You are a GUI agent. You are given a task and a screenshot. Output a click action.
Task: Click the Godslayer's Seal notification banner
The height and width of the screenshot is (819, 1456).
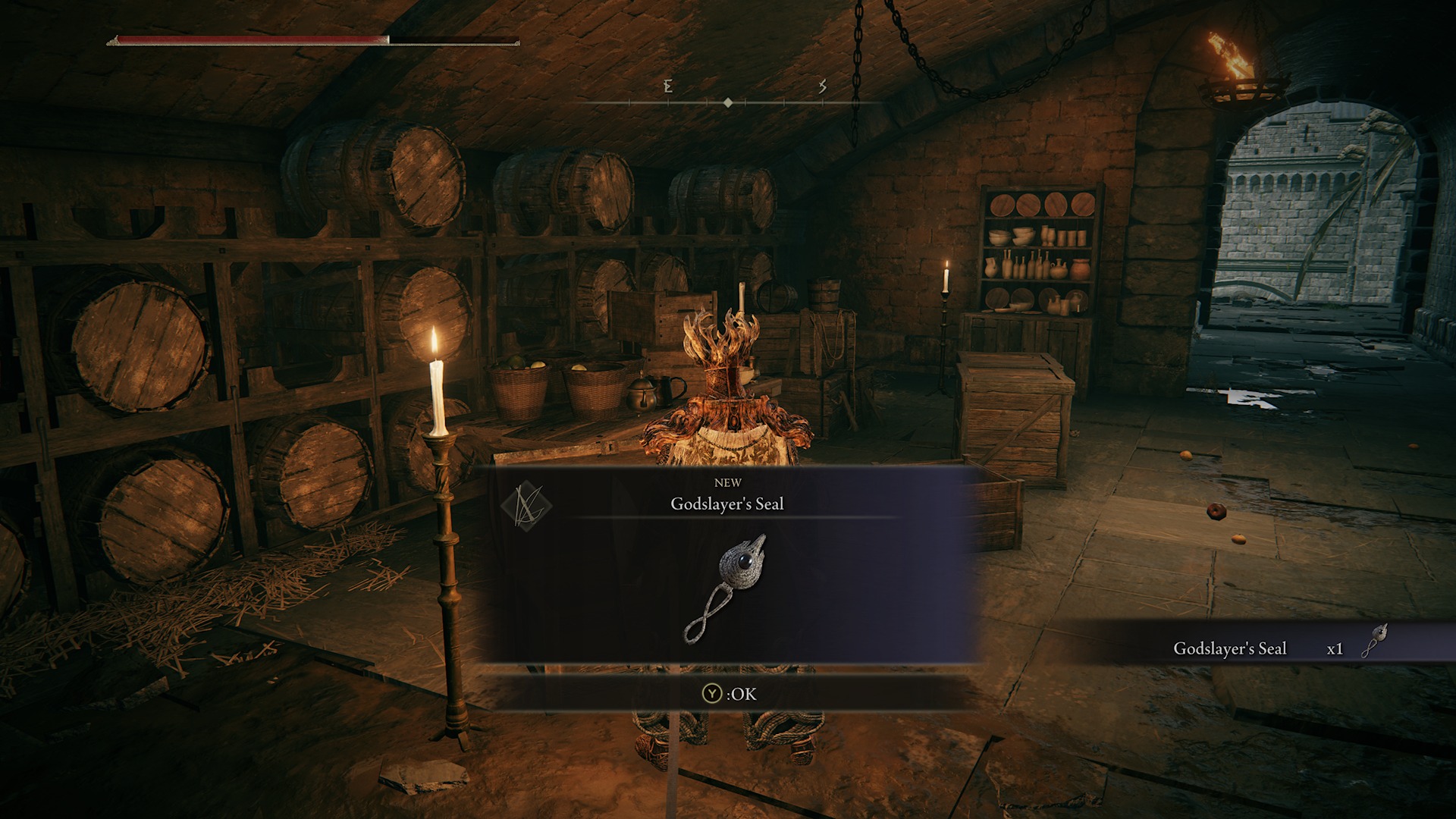(x=1230, y=649)
